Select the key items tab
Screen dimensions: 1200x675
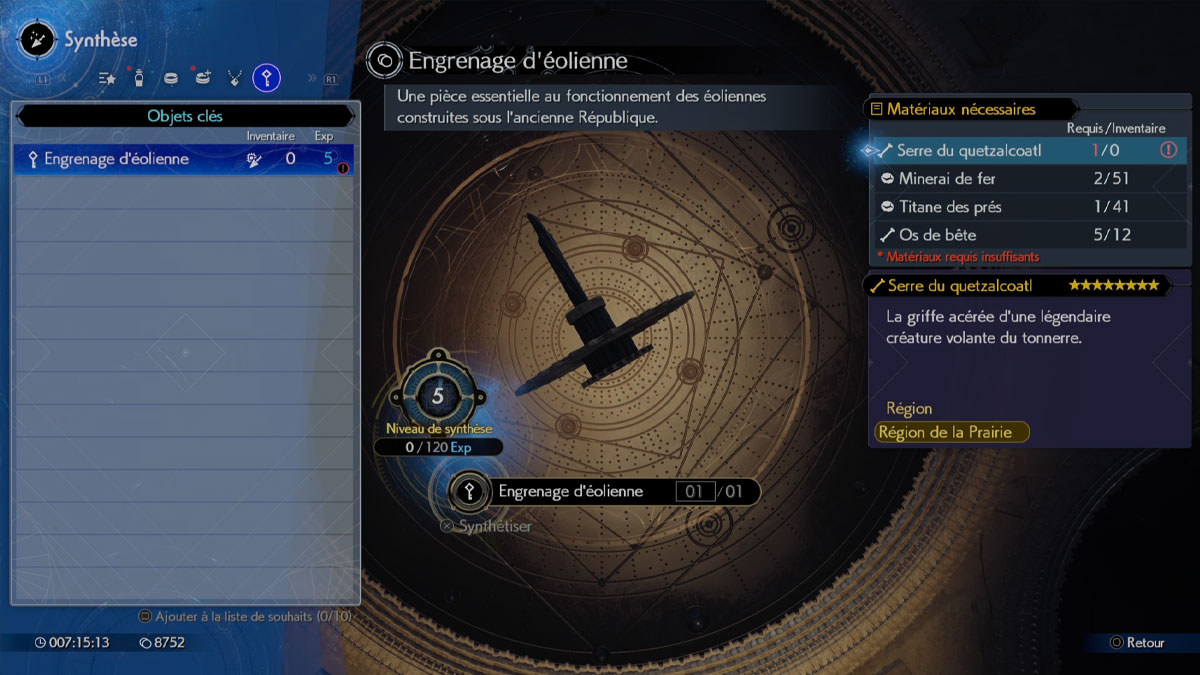[x=266, y=77]
